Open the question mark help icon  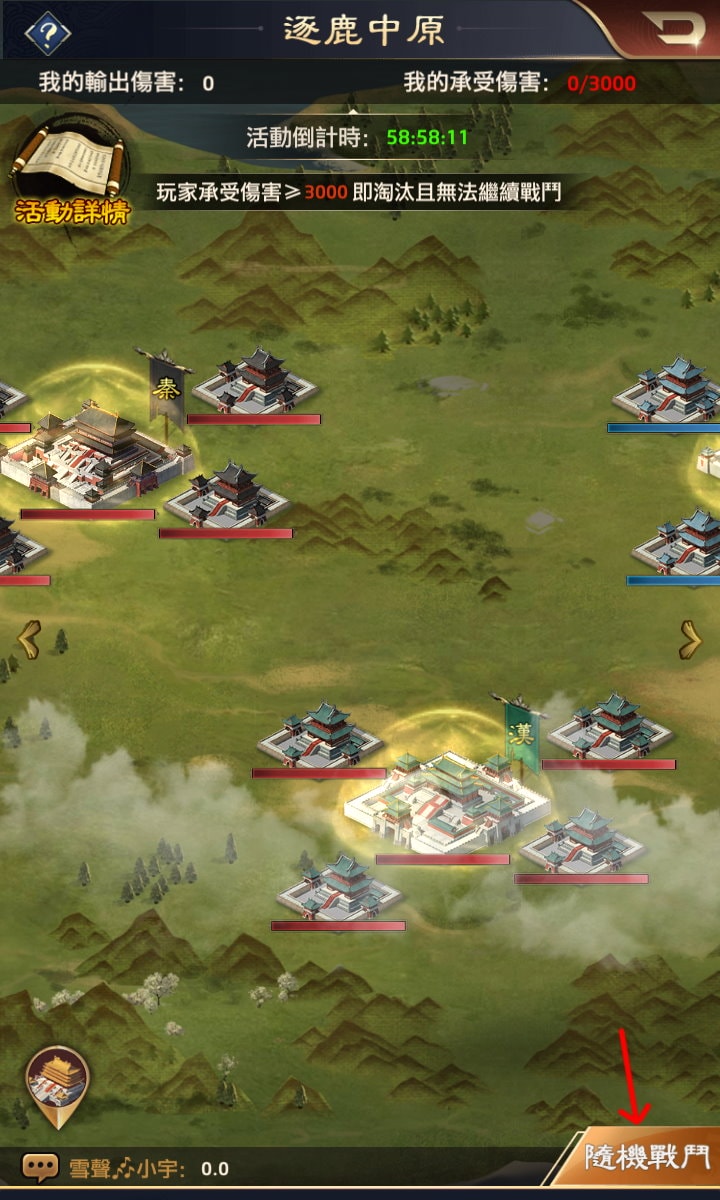pyautogui.click(x=47, y=33)
